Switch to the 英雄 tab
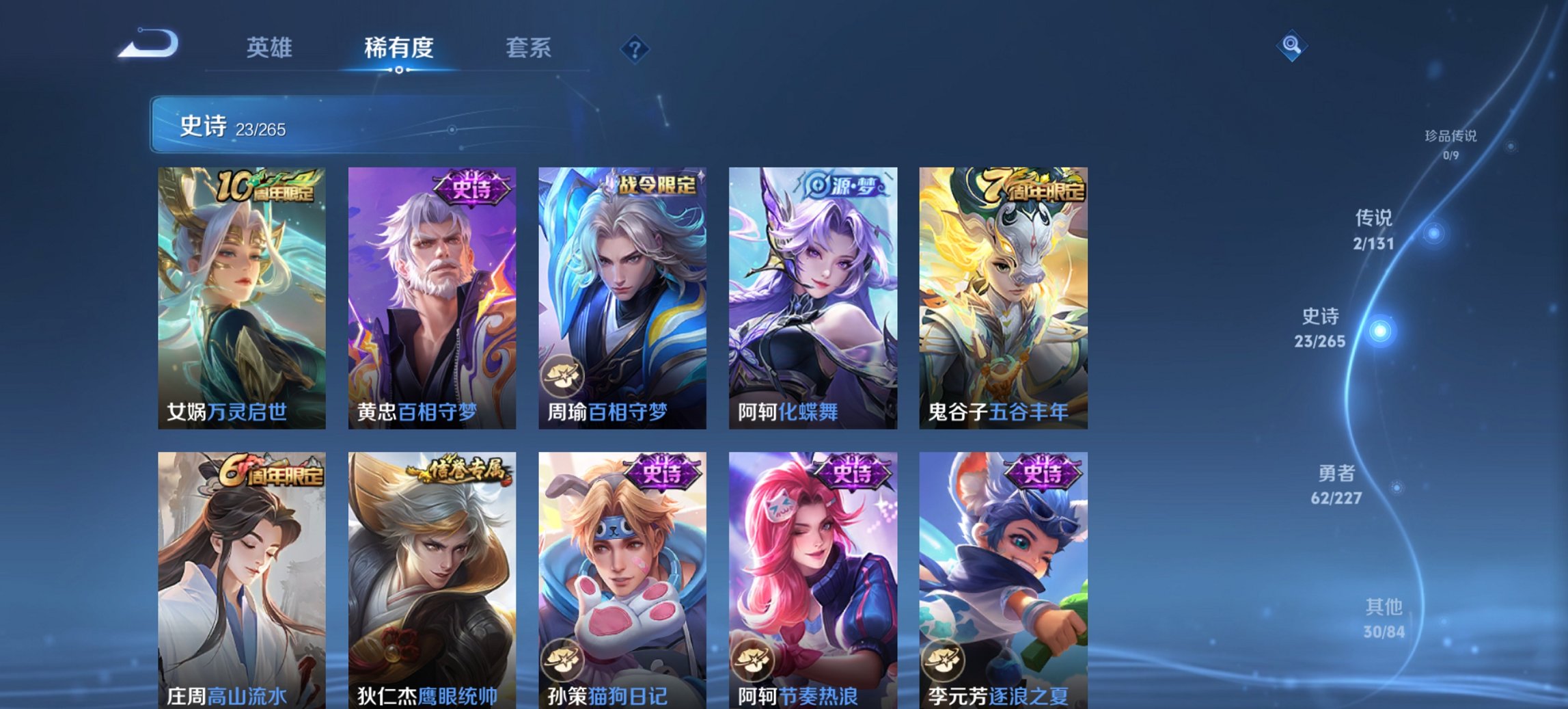The height and width of the screenshot is (709, 1568). 271,48
